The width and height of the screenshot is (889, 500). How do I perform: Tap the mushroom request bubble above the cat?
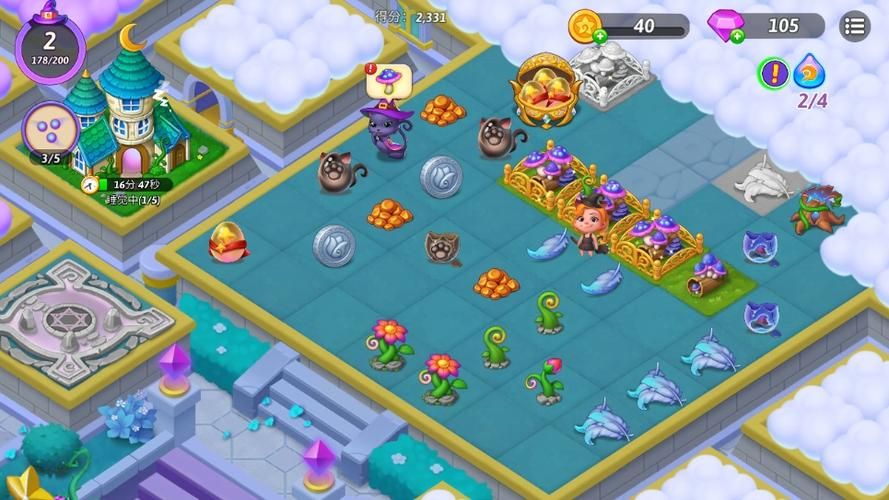click(x=388, y=80)
